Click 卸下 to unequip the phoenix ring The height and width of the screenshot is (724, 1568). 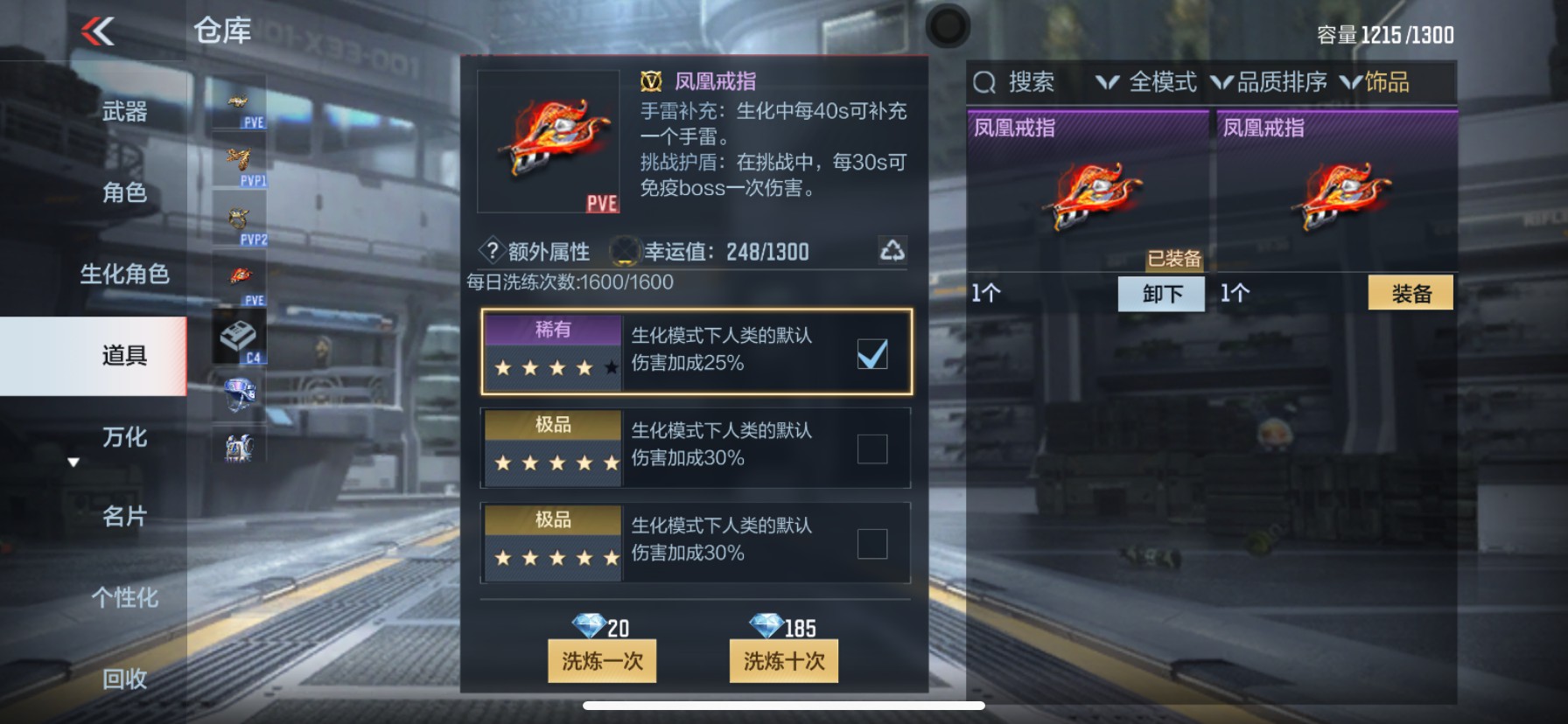click(x=1161, y=293)
